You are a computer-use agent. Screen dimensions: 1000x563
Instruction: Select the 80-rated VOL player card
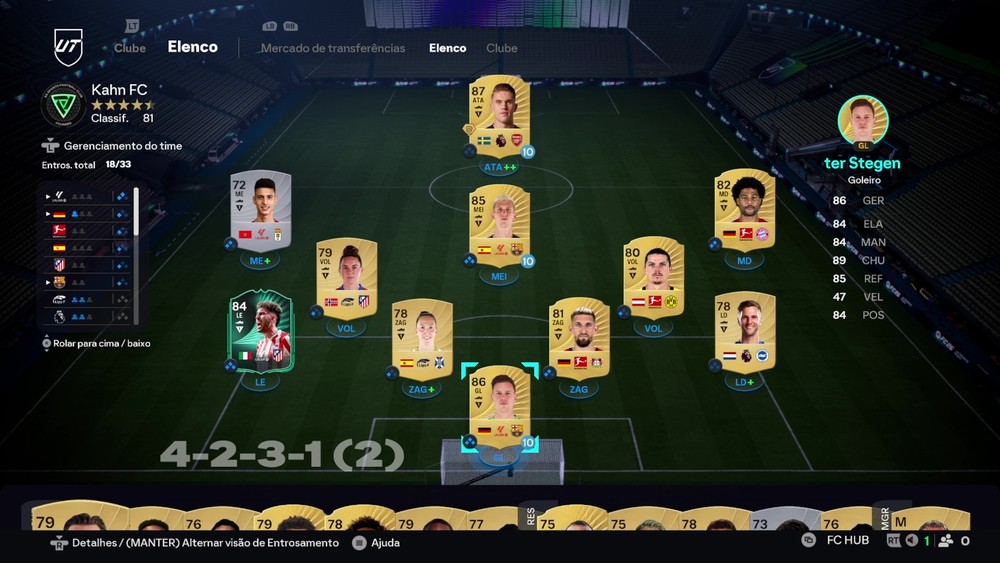click(653, 277)
